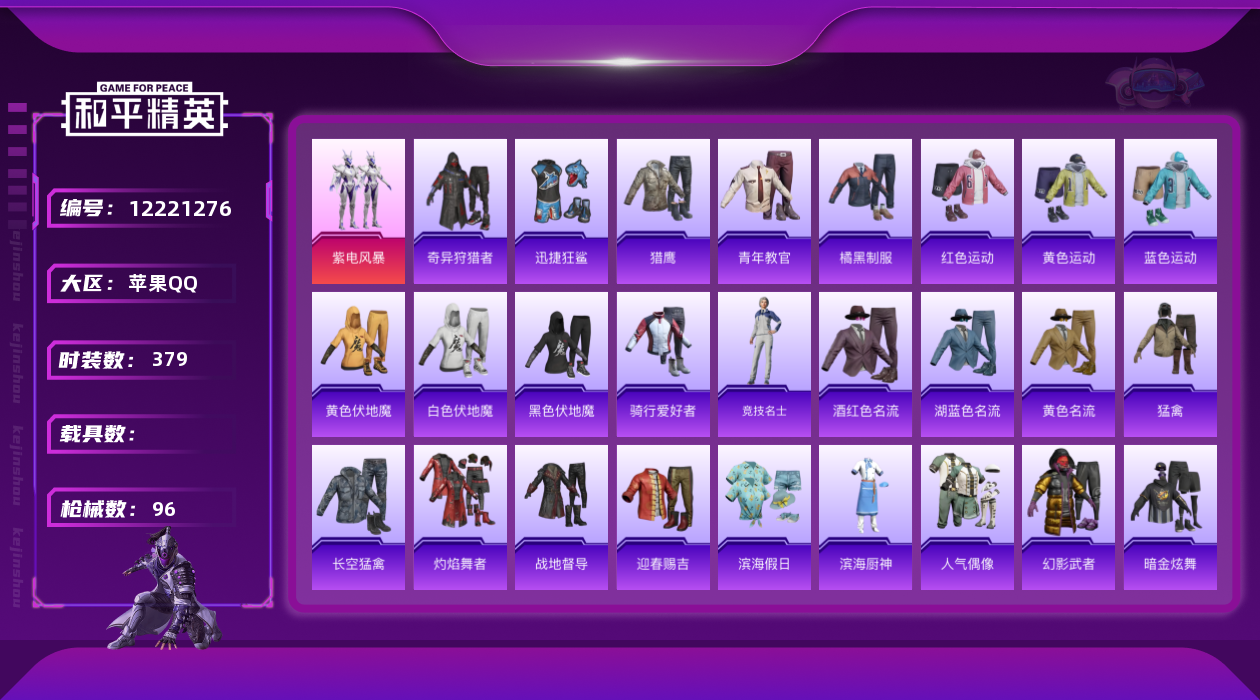Pick the 迅捷狂鲨 outfit tile

click(x=561, y=211)
